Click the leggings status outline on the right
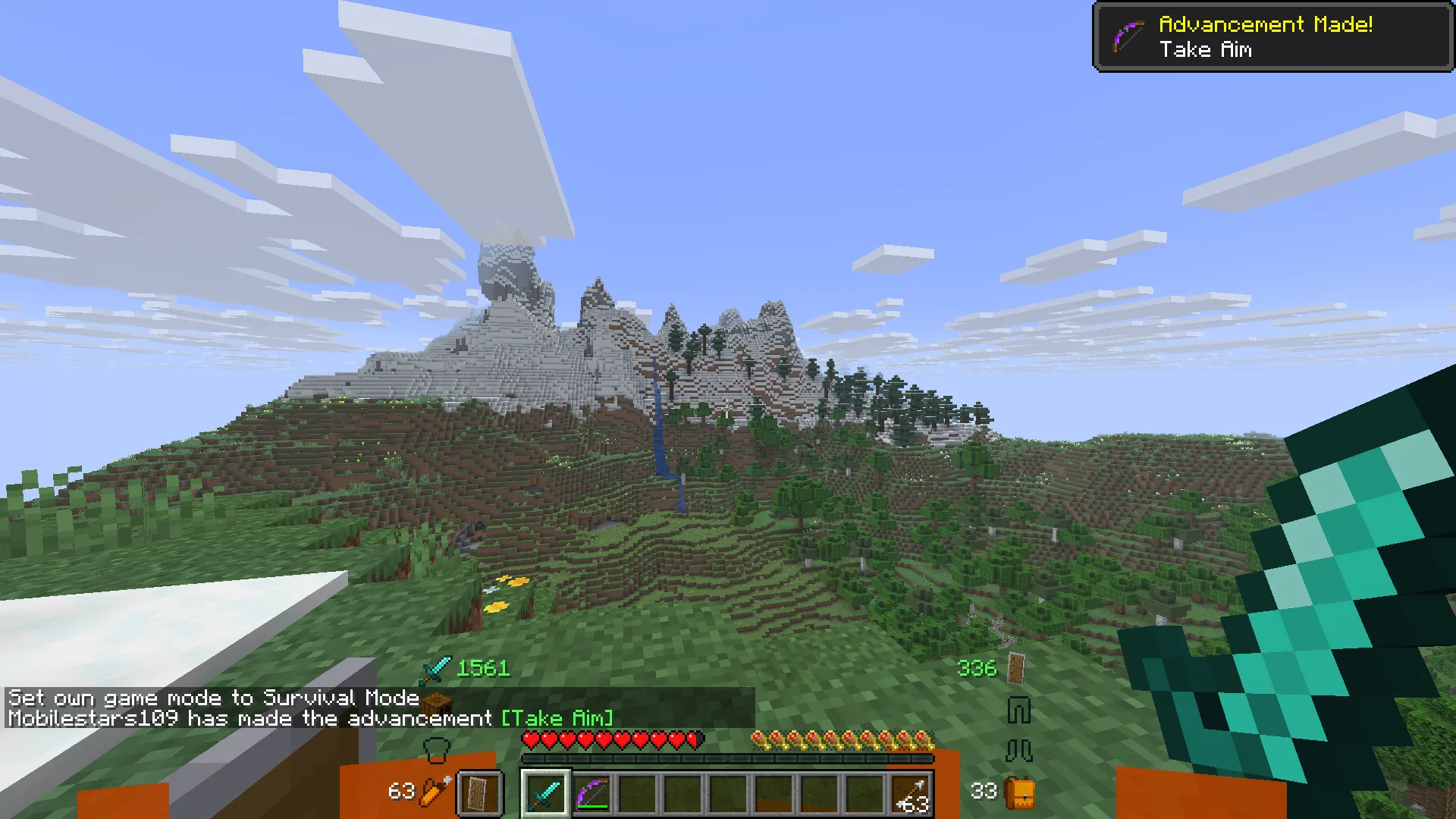This screenshot has height=819, width=1456. click(1018, 708)
